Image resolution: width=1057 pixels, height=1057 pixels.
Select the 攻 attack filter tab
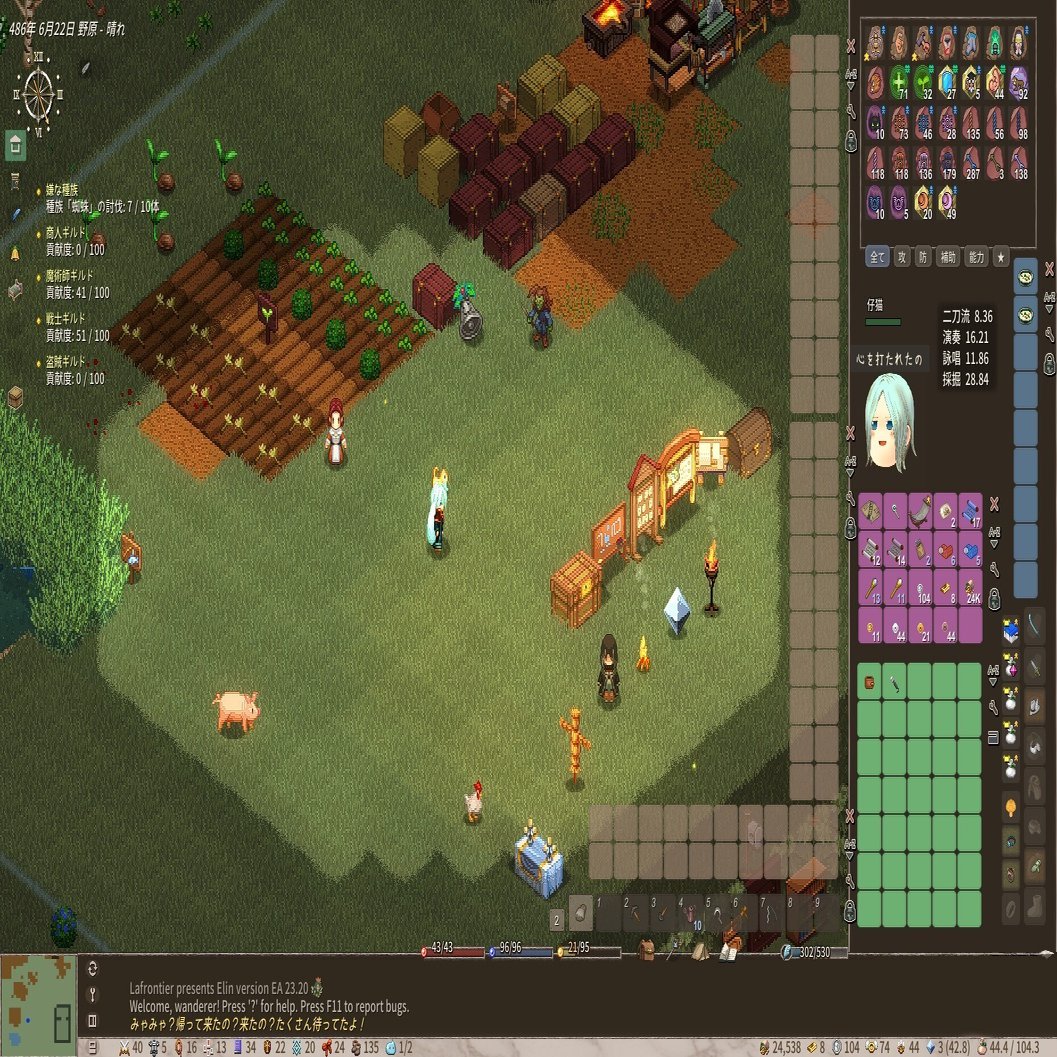point(901,257)
